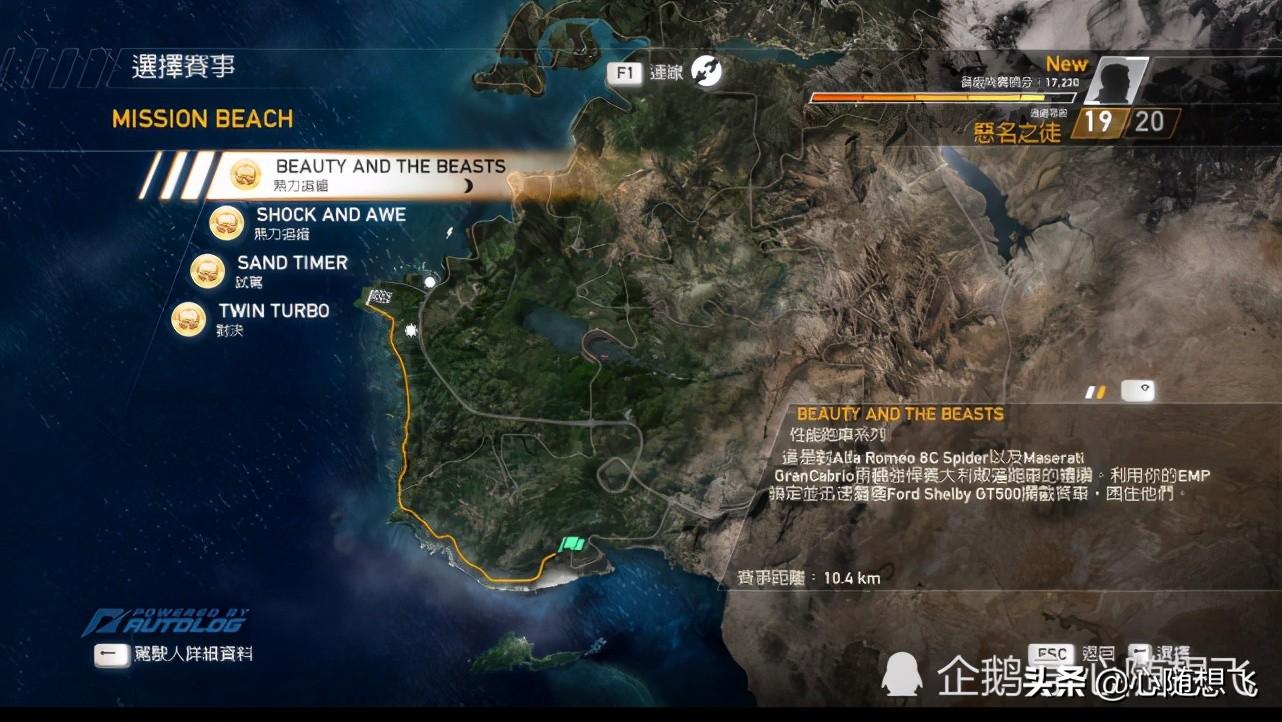The image size is (1282, 722).
Task: Select the green start flag marker
Action: (572, 545)
